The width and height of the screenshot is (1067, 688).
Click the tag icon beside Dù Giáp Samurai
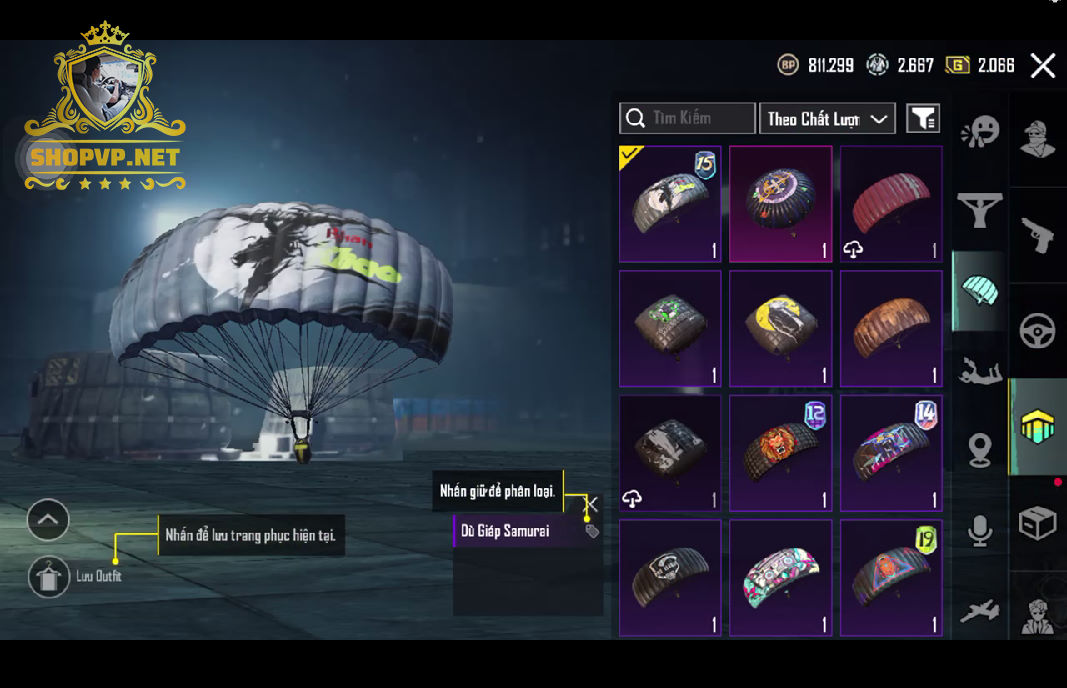coord(592,531)
